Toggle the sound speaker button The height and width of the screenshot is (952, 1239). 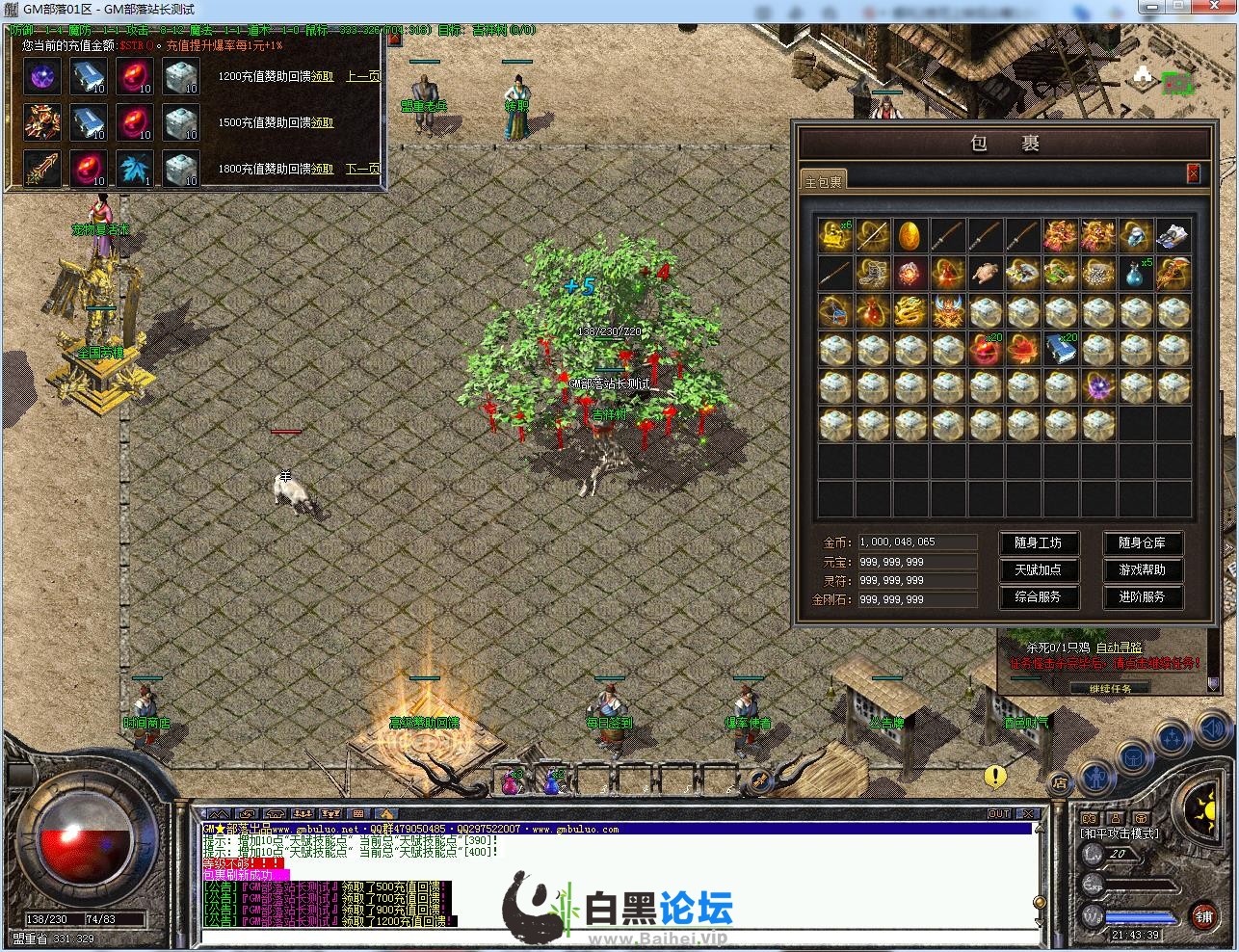pyautogui.click(x=1213, y=729)
